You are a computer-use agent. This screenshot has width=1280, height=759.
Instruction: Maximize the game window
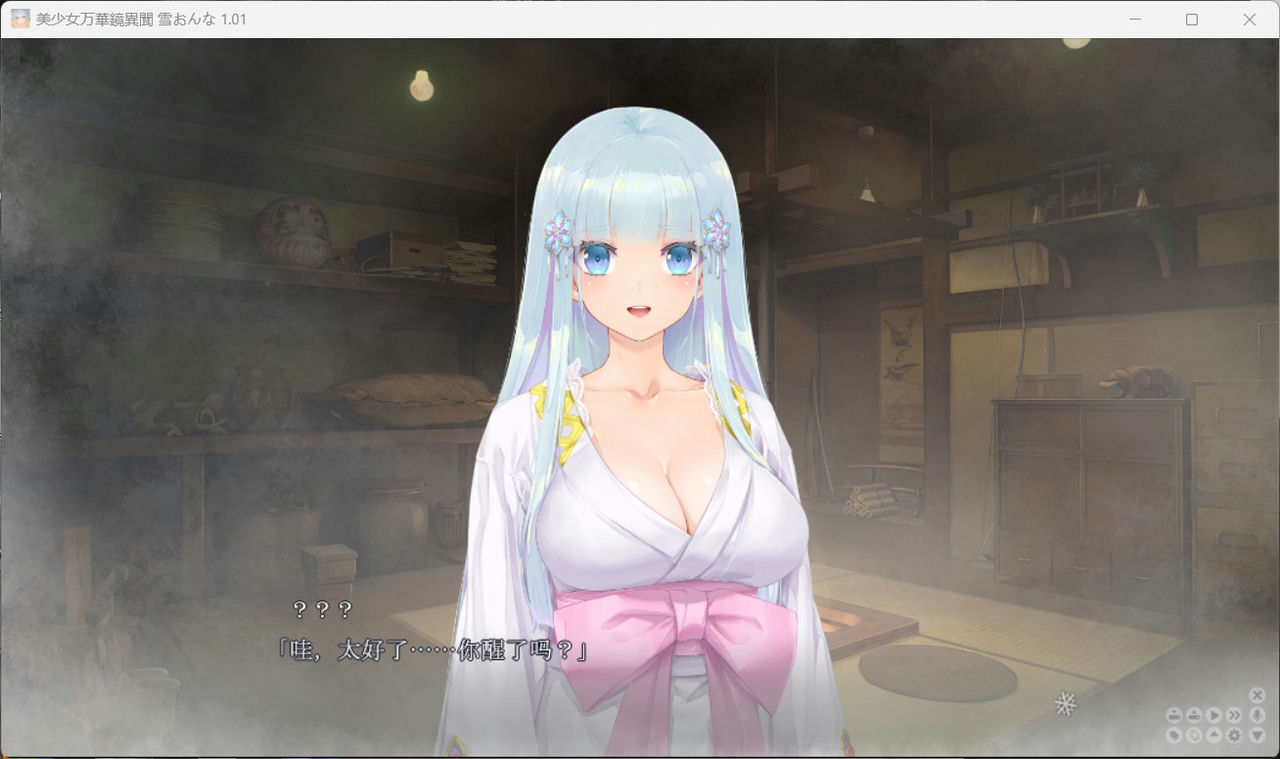1191,19
